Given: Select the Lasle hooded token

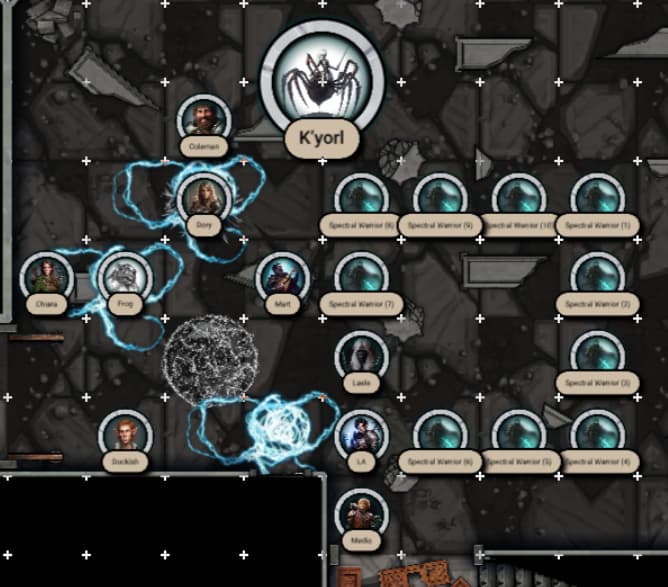Looking at the screenshot, I should click(x=361, y=354).
